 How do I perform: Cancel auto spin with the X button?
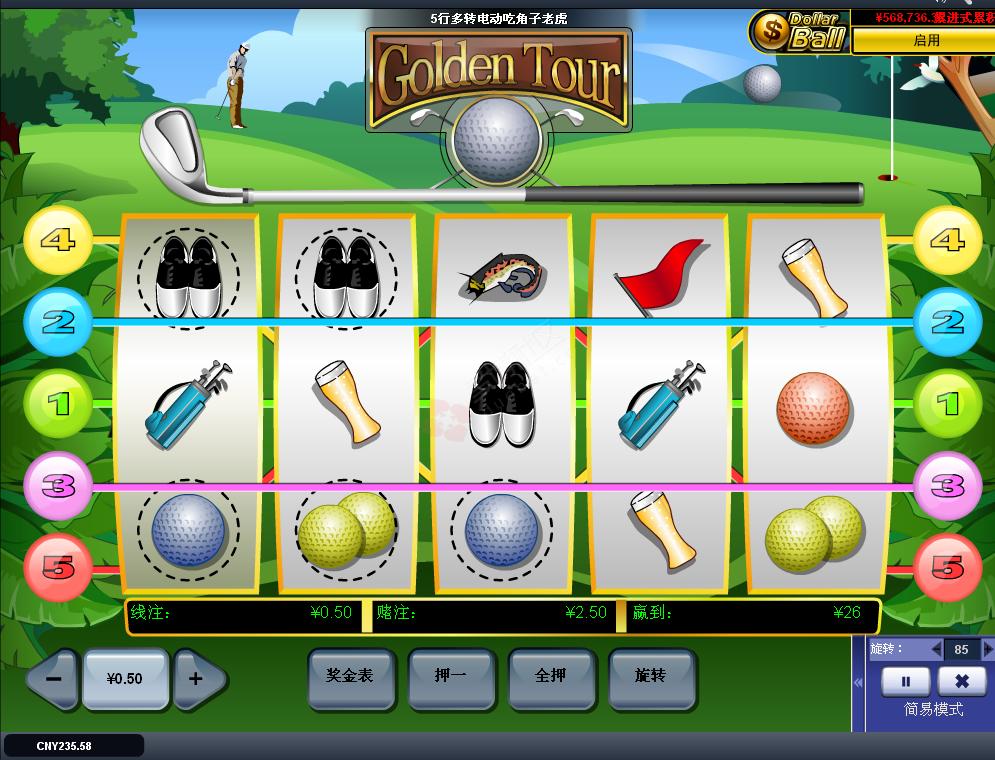[x=962, y=681]
